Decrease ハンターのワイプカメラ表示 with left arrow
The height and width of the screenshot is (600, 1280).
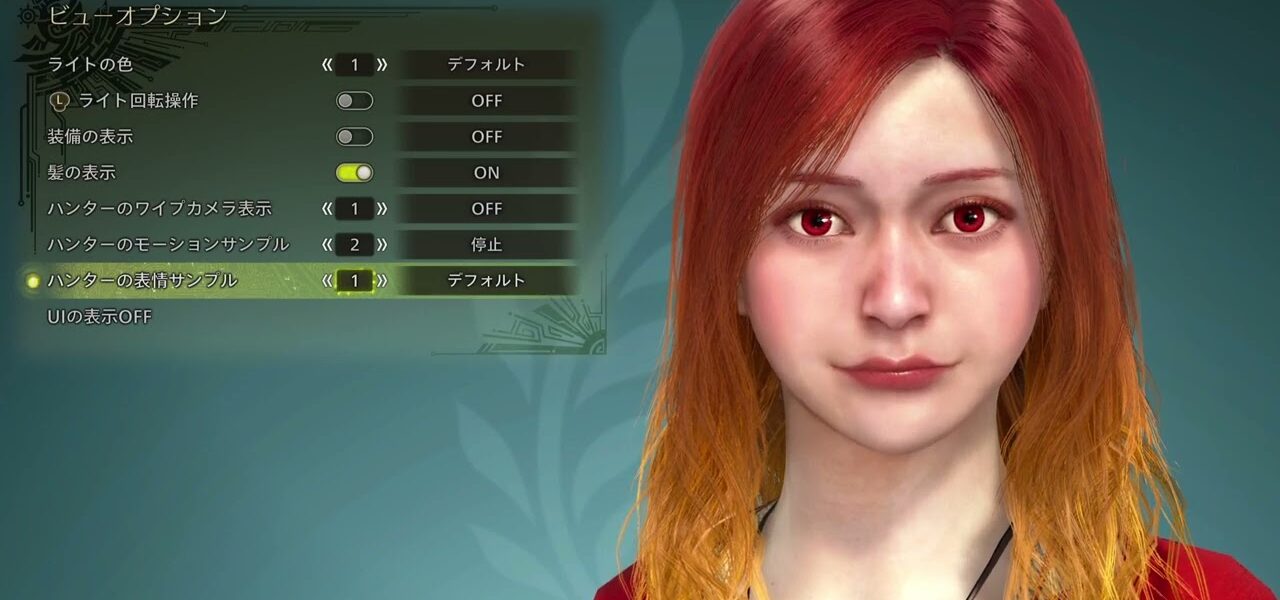coord(327,209)
